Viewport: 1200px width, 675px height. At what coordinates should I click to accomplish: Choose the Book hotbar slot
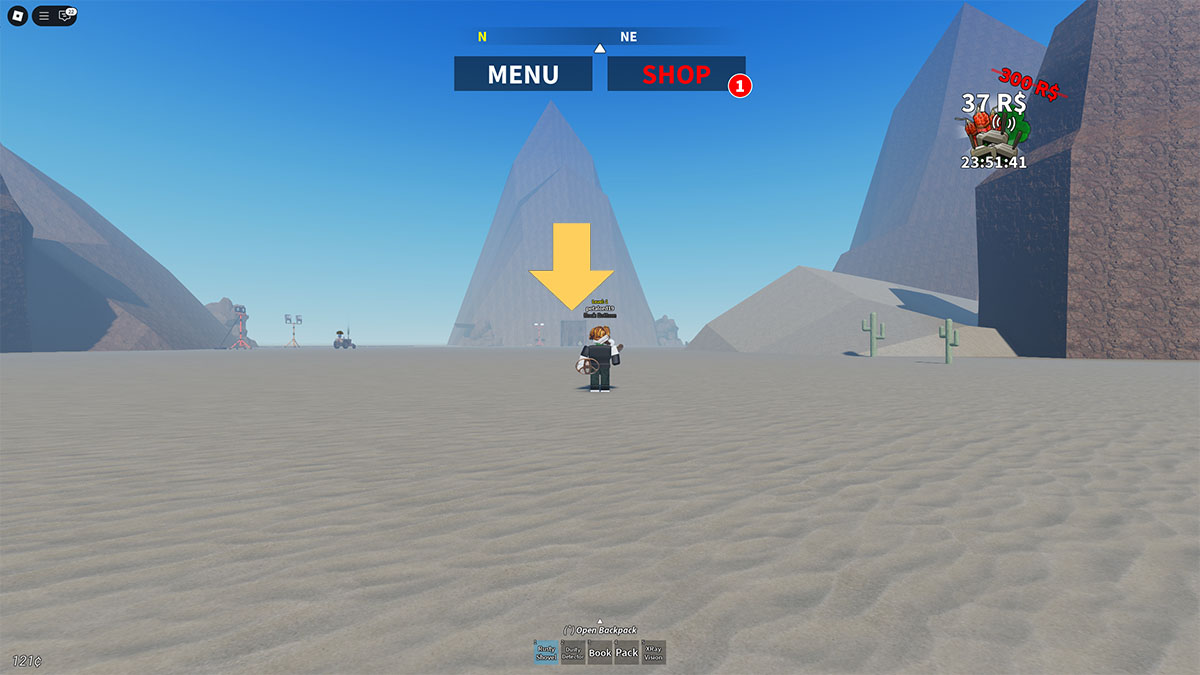pyautogui.click(x=600, y=653)
